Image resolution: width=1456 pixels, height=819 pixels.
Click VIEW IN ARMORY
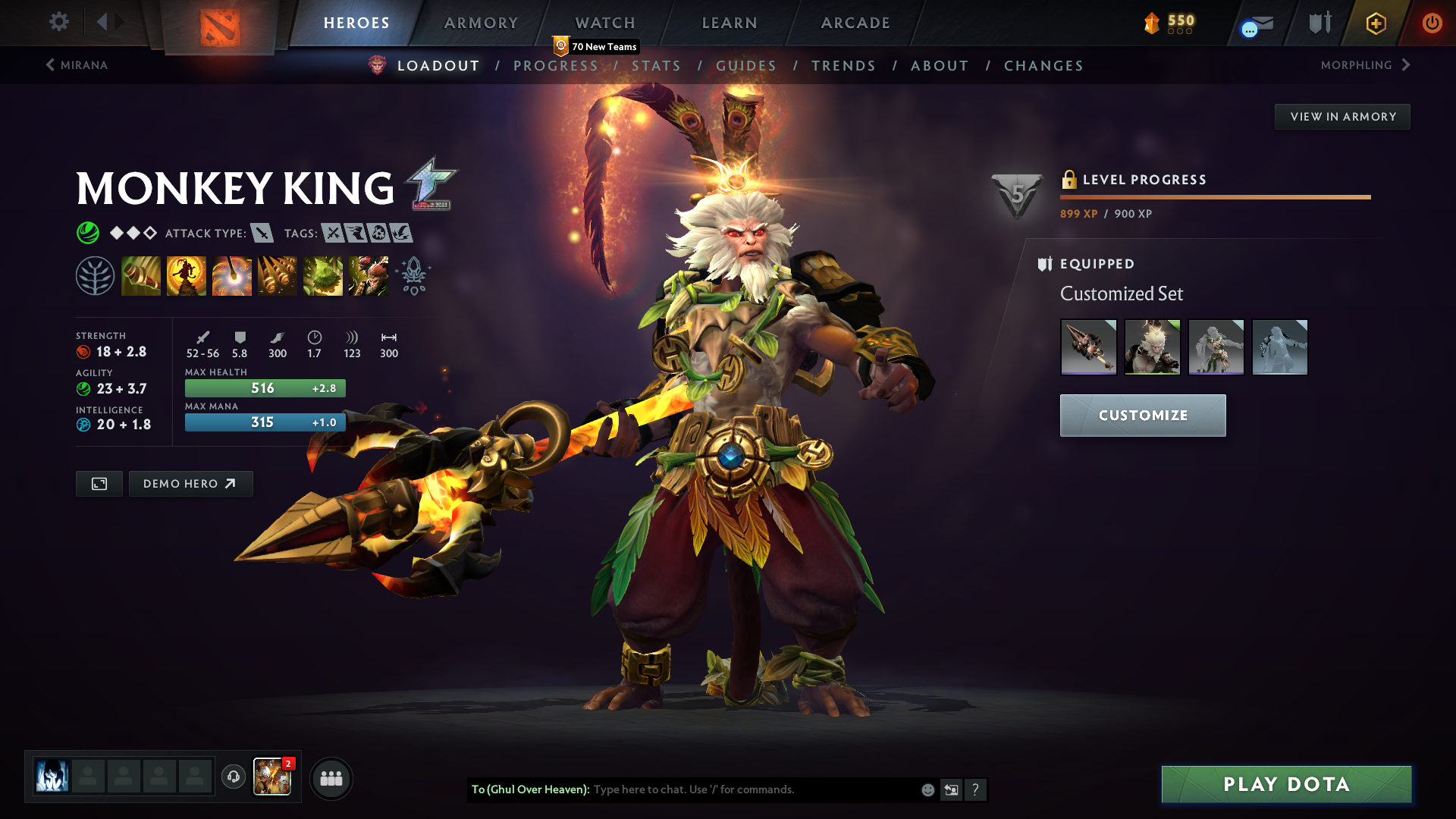click(x=1342, y=116)
